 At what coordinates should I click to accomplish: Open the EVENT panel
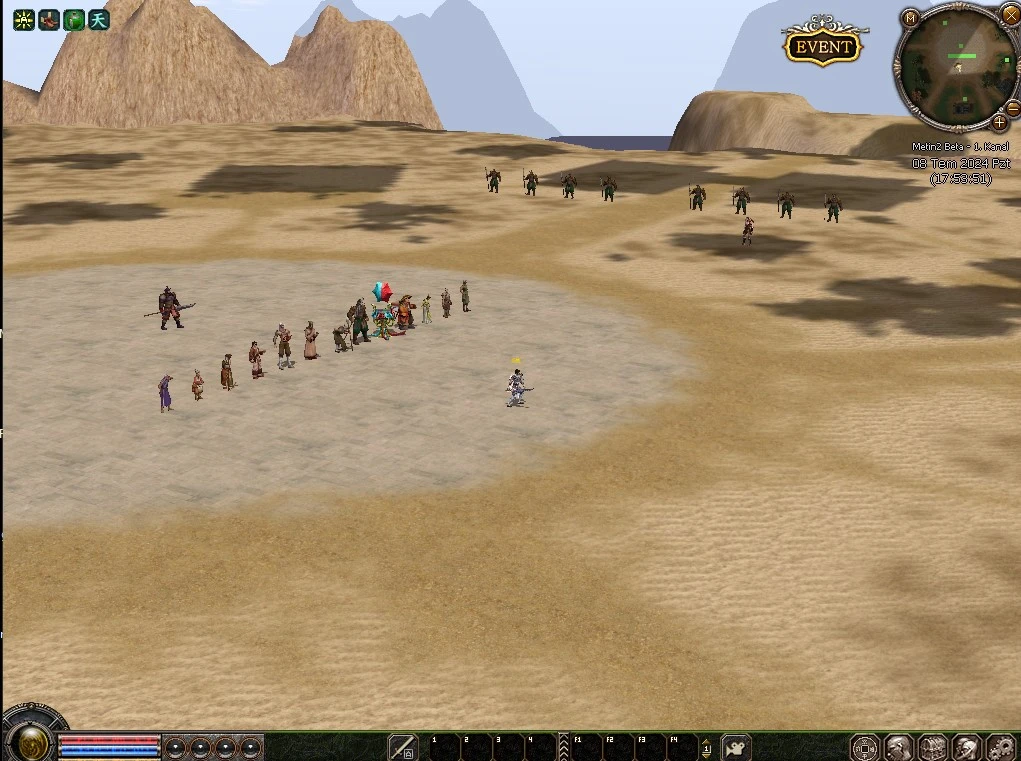click(x=823, y=46)
